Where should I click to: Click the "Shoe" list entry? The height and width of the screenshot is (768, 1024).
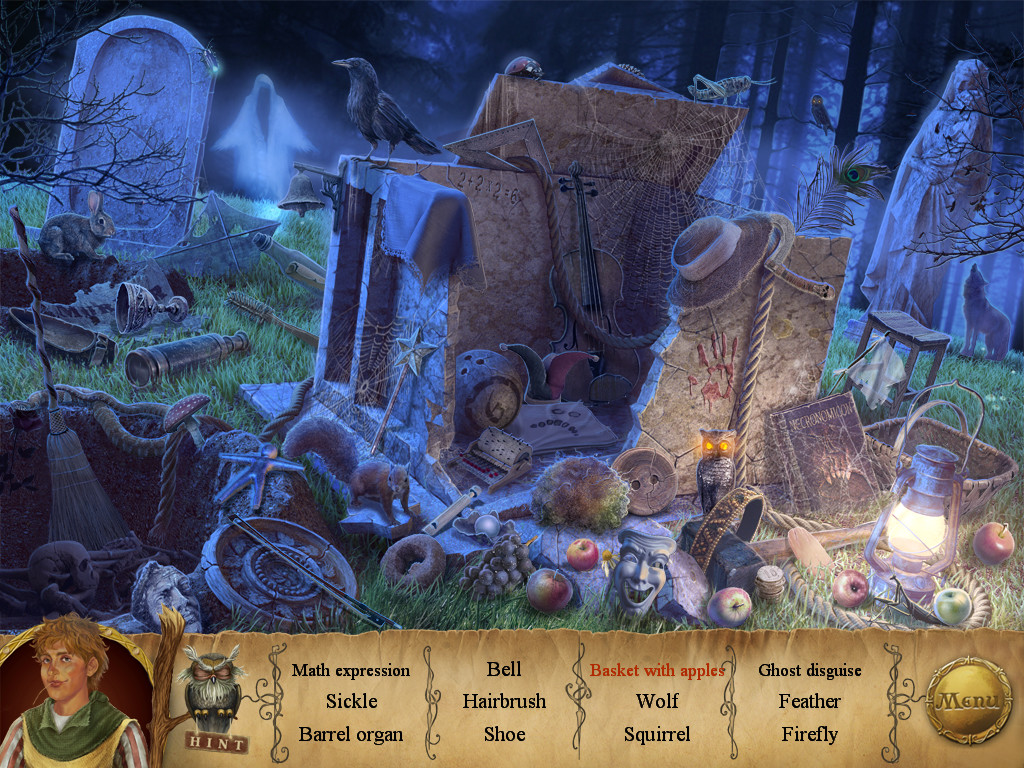point(504,734)
